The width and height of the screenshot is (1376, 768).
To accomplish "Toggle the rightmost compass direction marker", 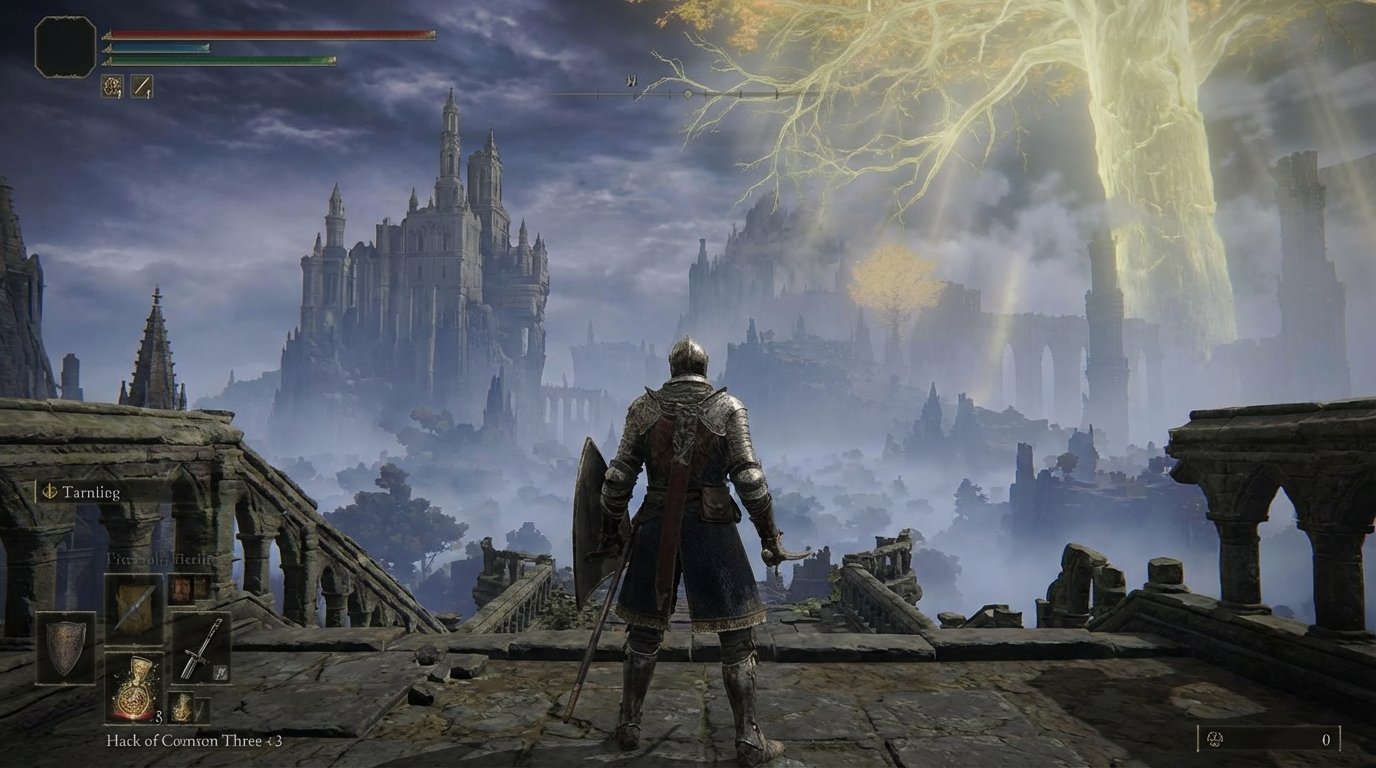I will [777, 94].
